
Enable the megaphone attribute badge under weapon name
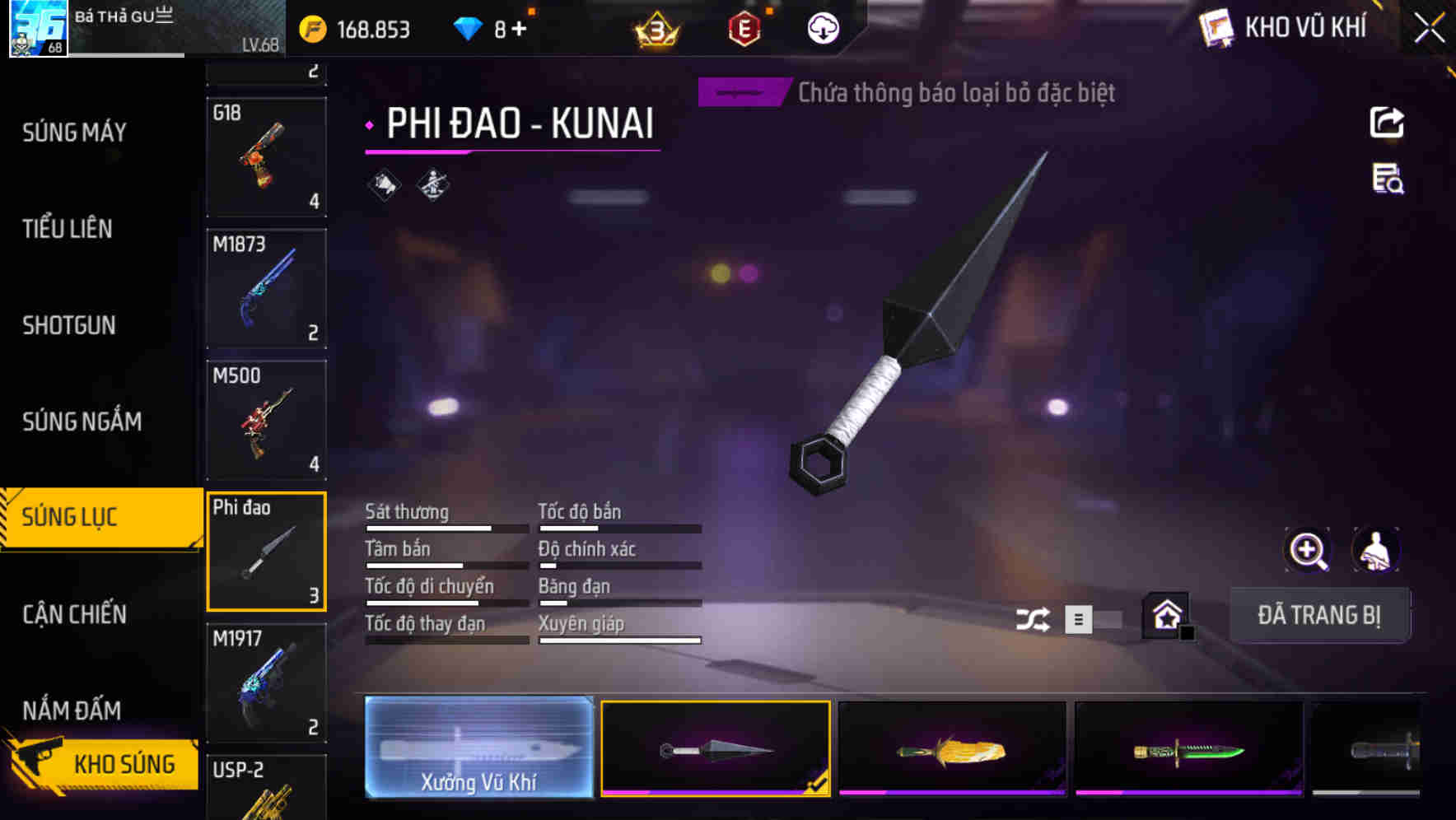pos(384,184)
